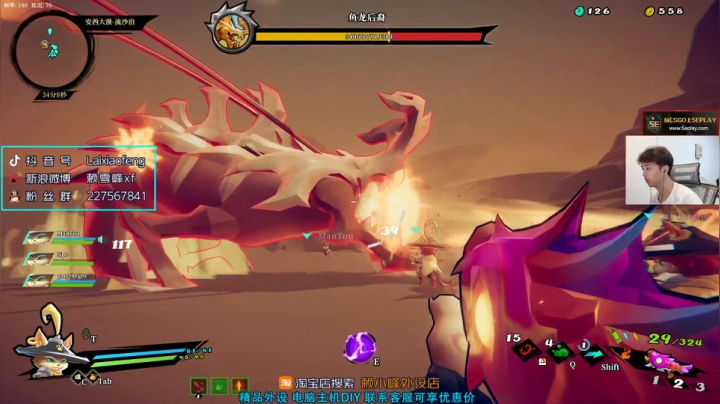Open the 5EPLAY logo overlay
Screen dimensions: 720x404
(x=680, y=123)
